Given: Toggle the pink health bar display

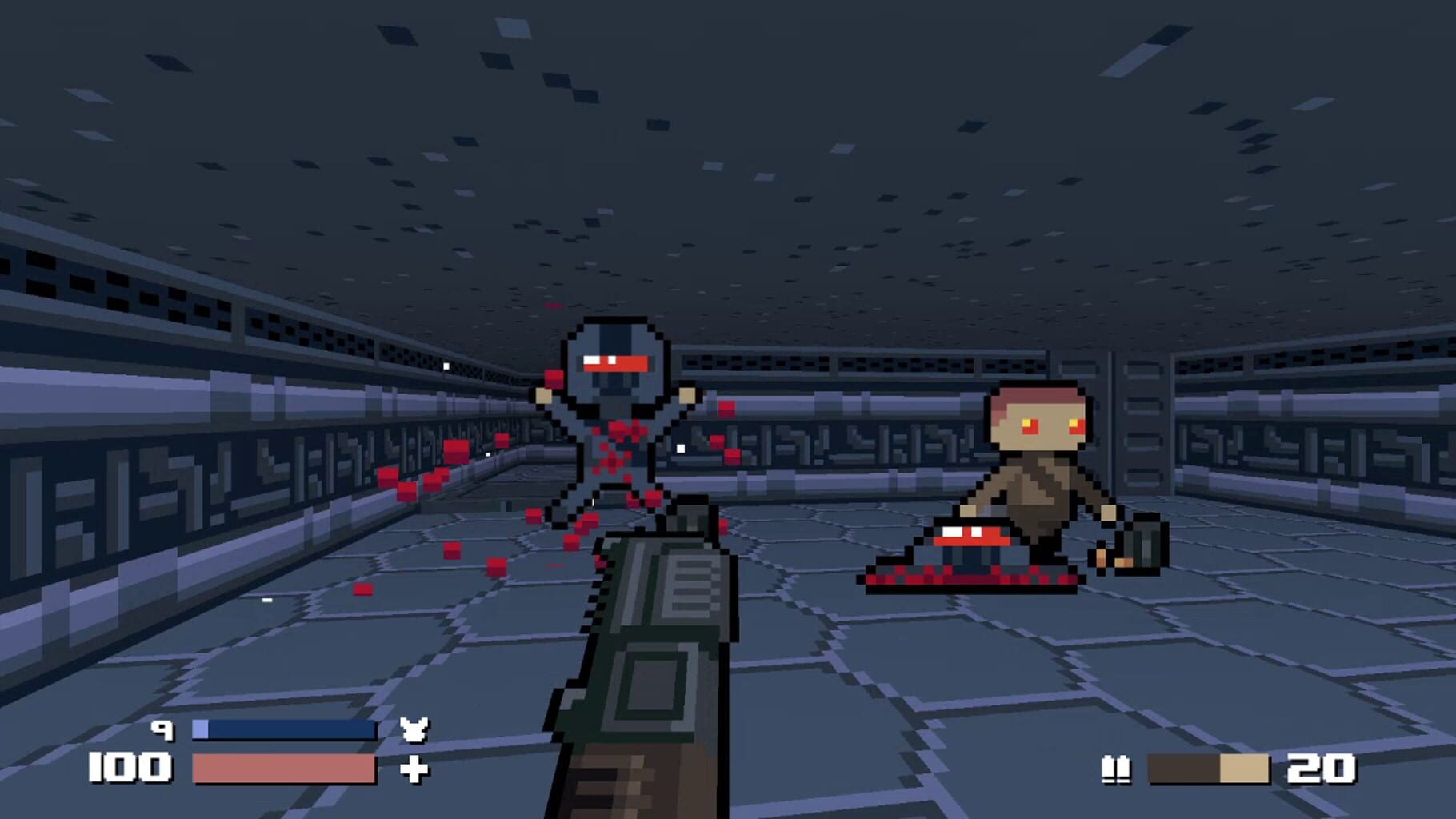Looking at the screenshot, I should (x=284, y=769).
